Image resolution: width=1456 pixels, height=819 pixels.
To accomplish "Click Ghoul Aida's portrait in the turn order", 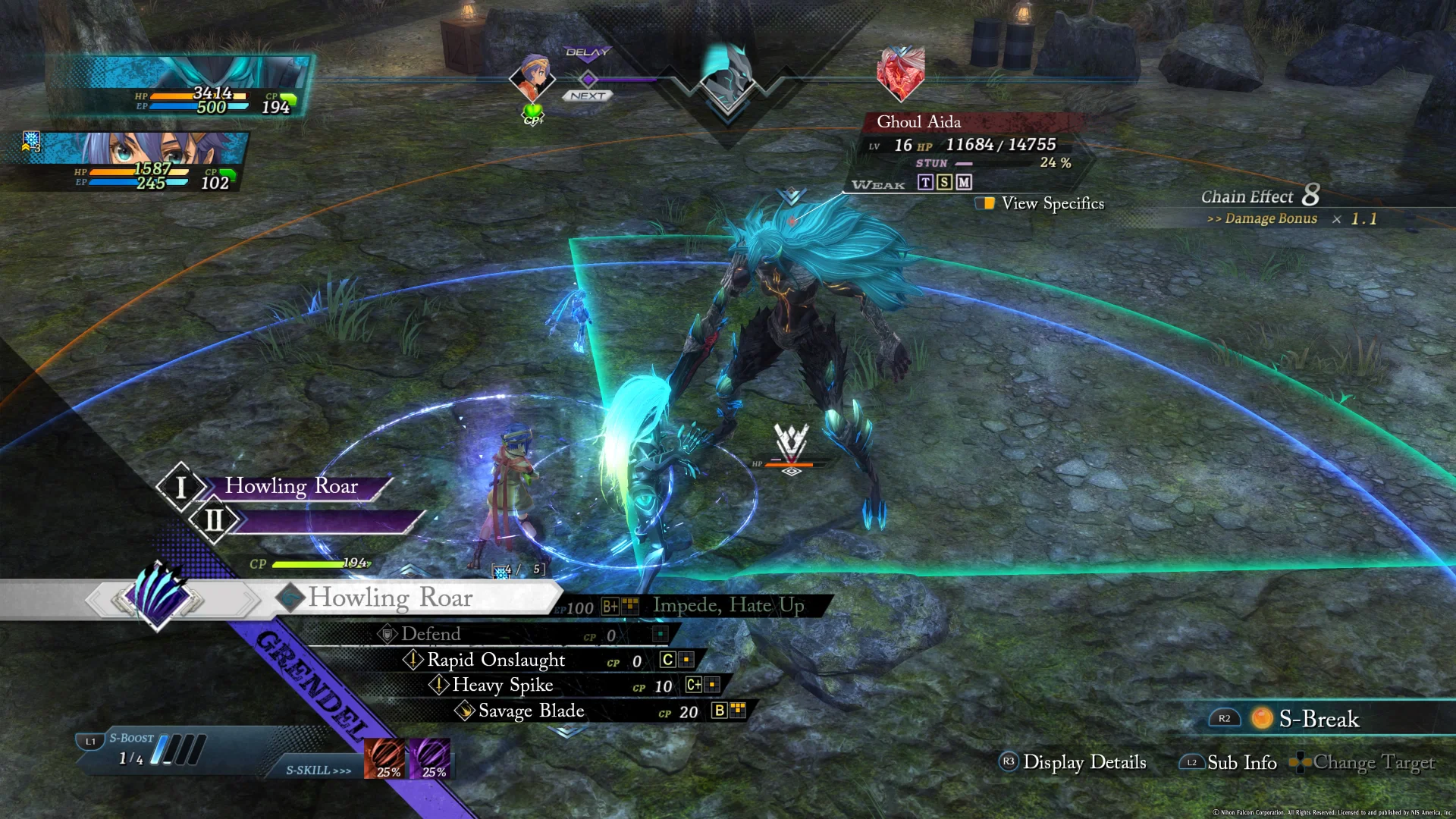I will tap(900, 73).
